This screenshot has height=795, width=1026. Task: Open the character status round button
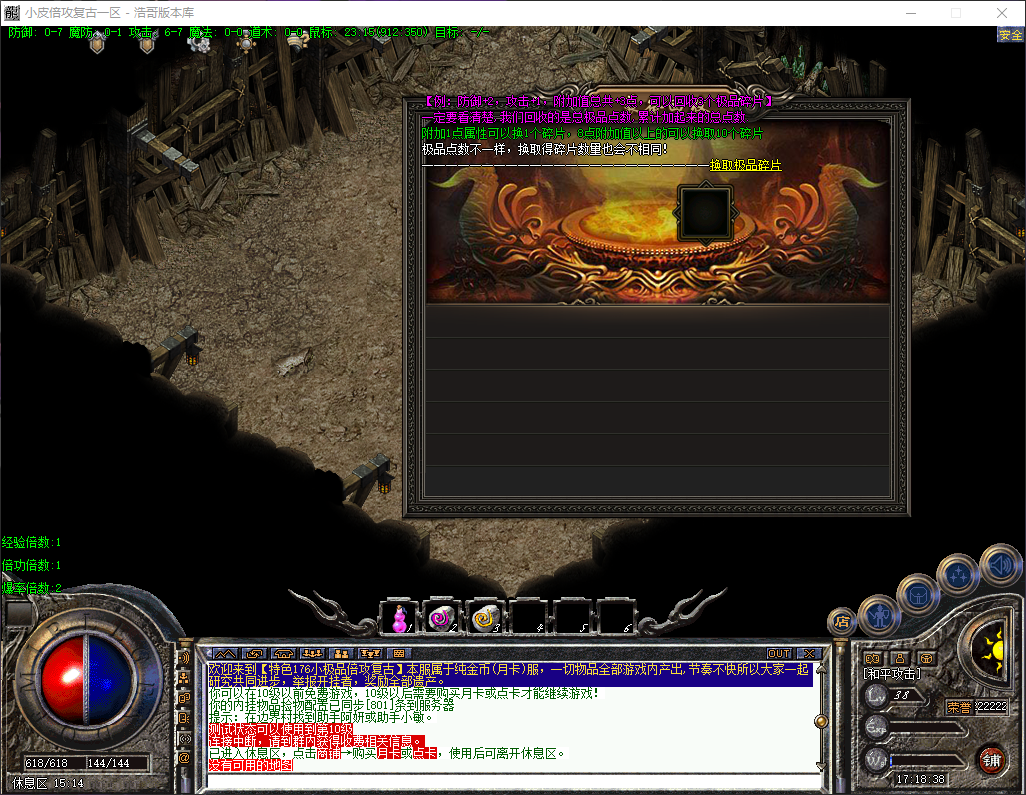878,612
